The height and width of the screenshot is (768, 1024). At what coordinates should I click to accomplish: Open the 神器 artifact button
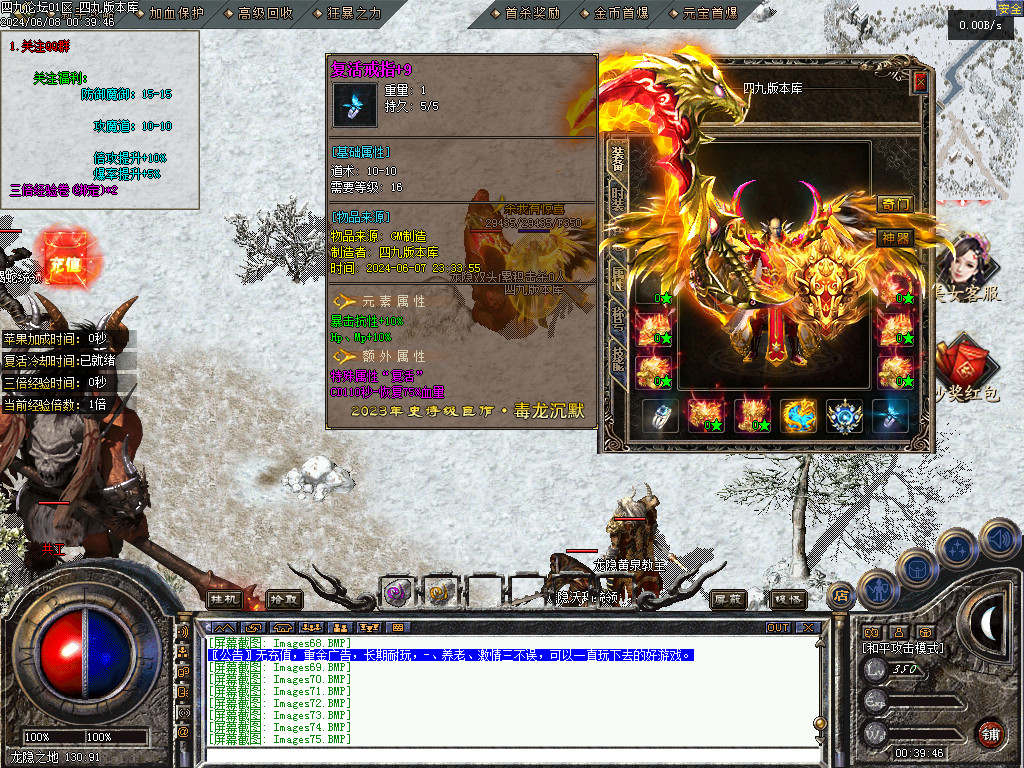coord(895,237)
